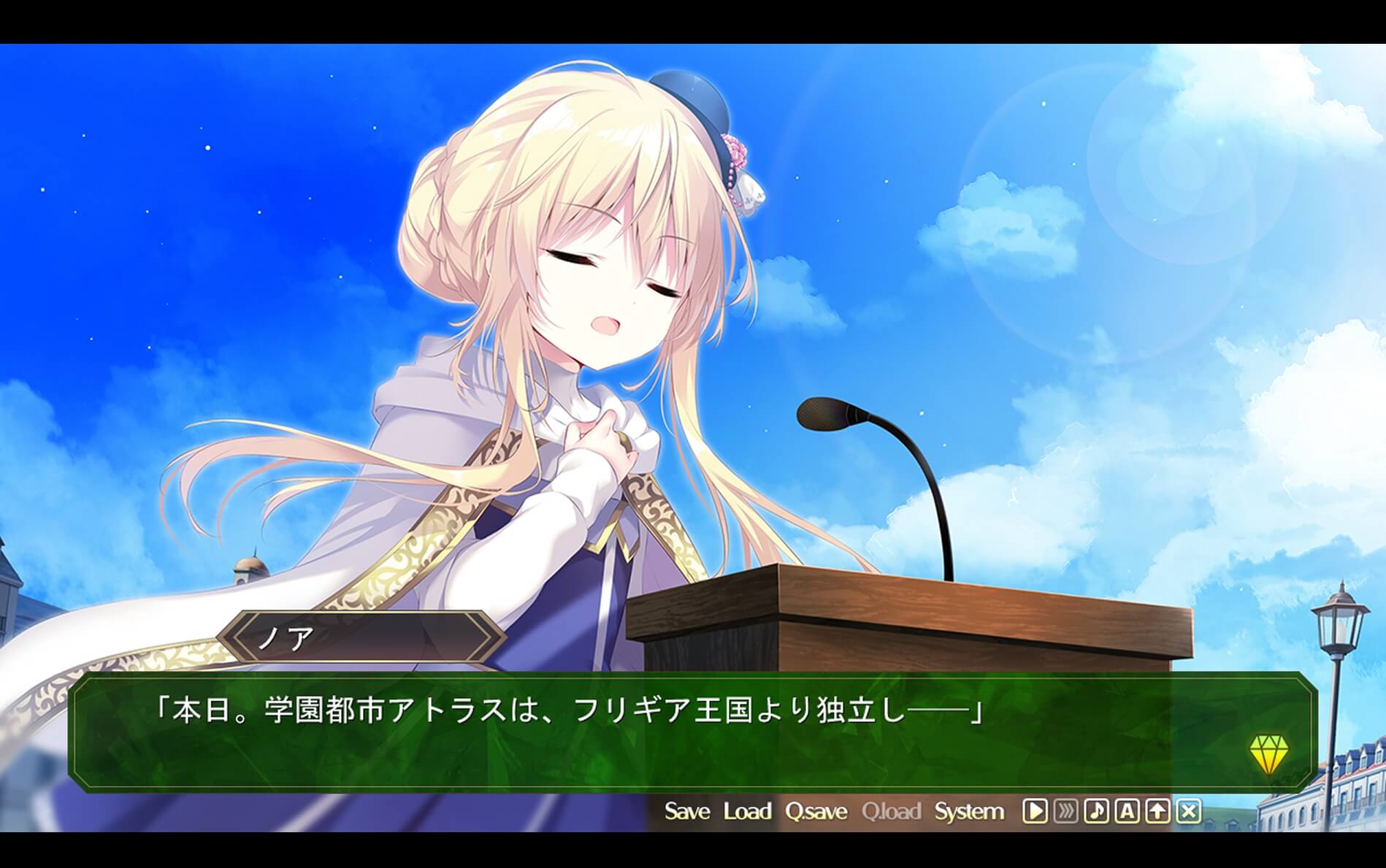Screen dimensions: 1386x868
Task: Click the play icon to advance text
Action: (x=1035, y=811)
